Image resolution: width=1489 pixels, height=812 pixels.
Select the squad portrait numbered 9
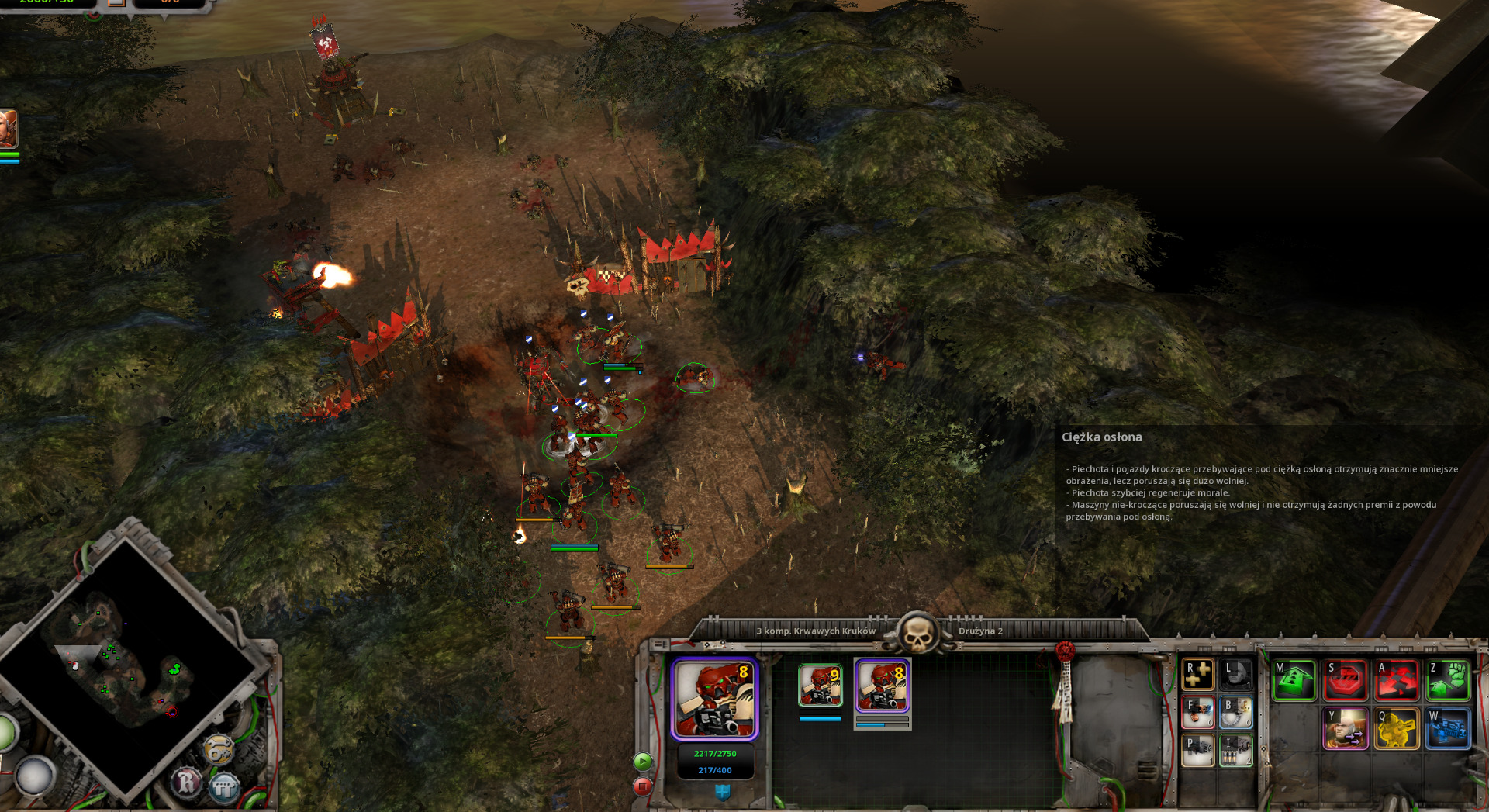pyautogui.click(x=821, y=686)
